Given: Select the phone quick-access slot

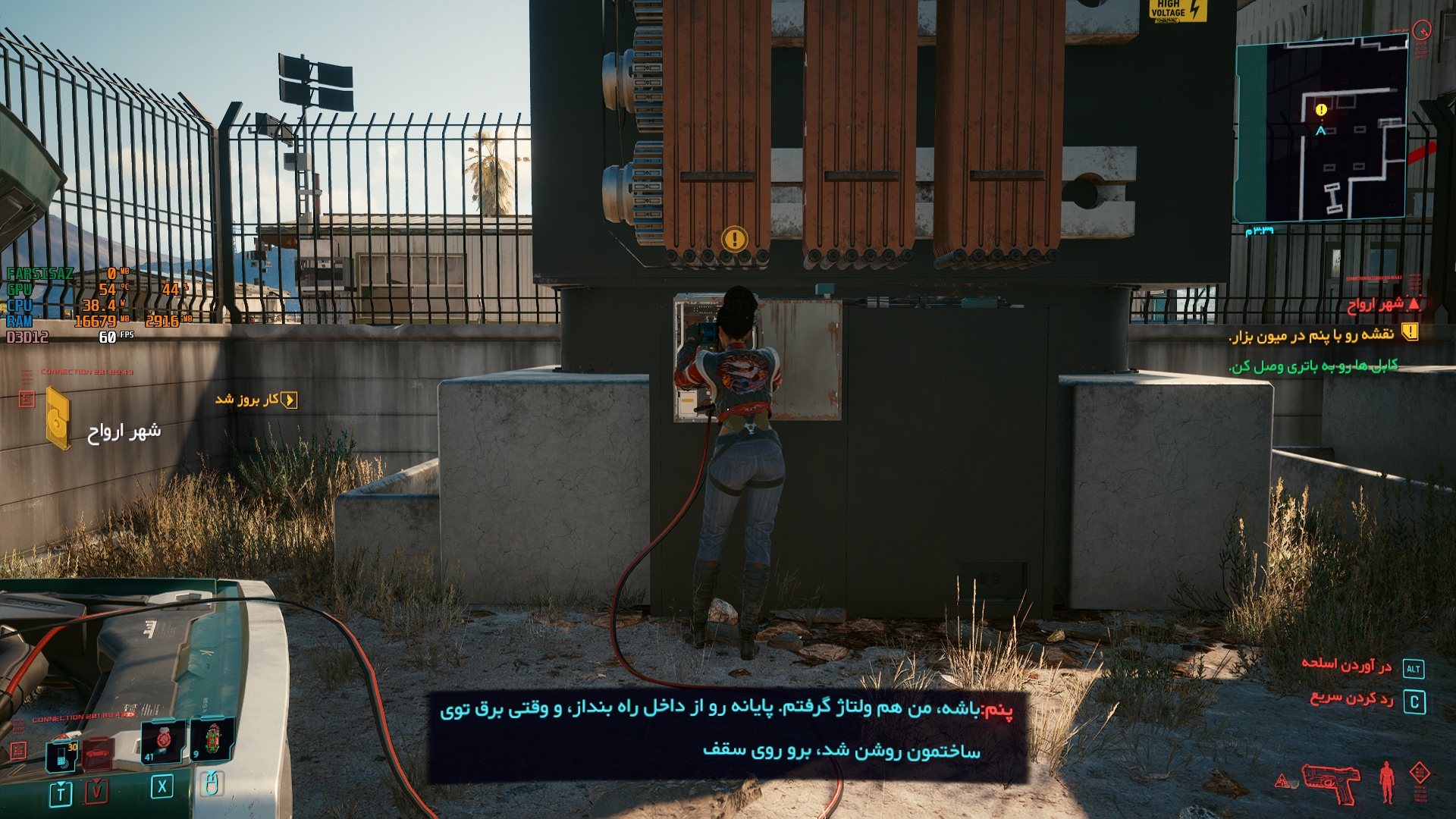Looking at the screenshot, I should click(x=61, y=755).
